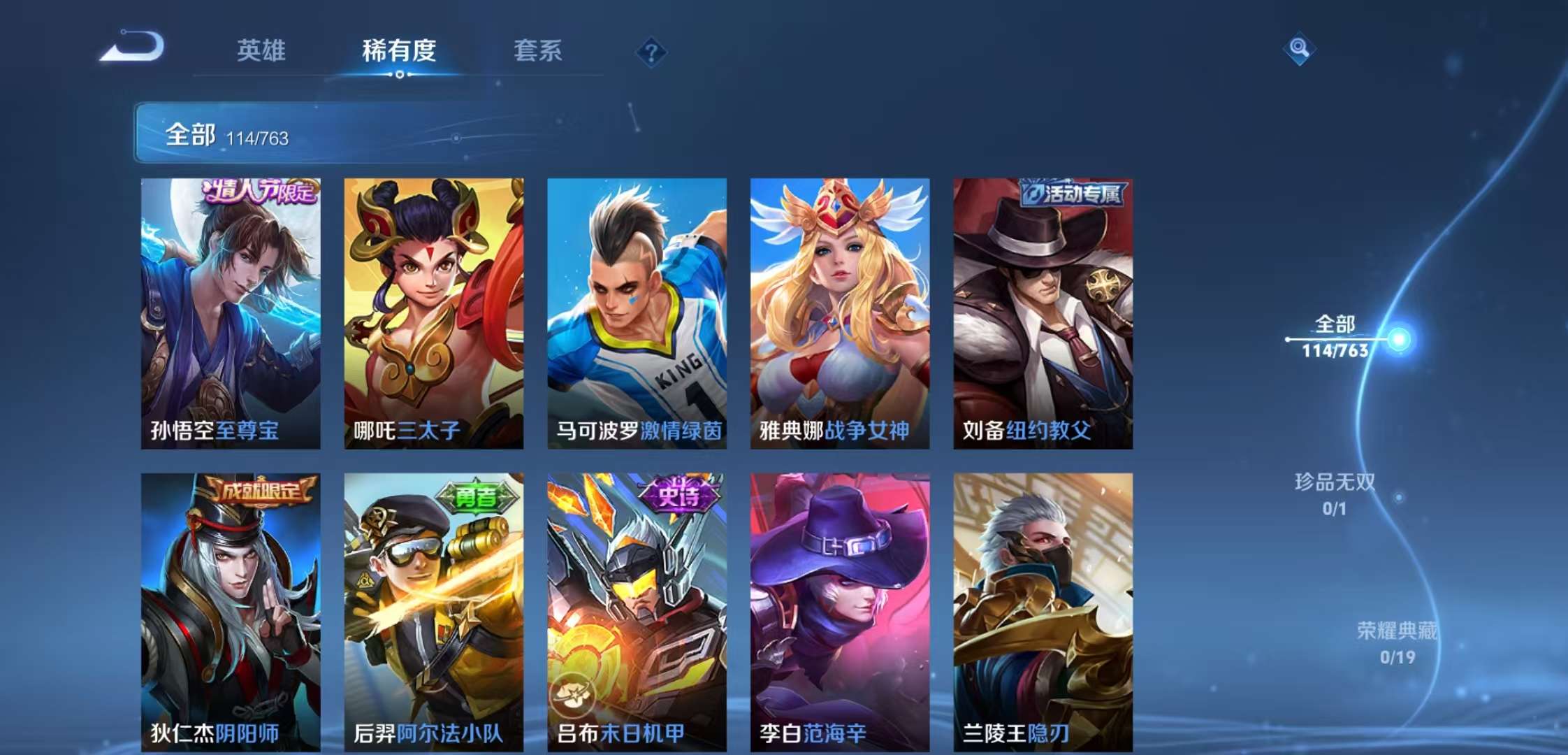Open search with the magnifier icon
1568x755 pixels.
(1298, 49)
